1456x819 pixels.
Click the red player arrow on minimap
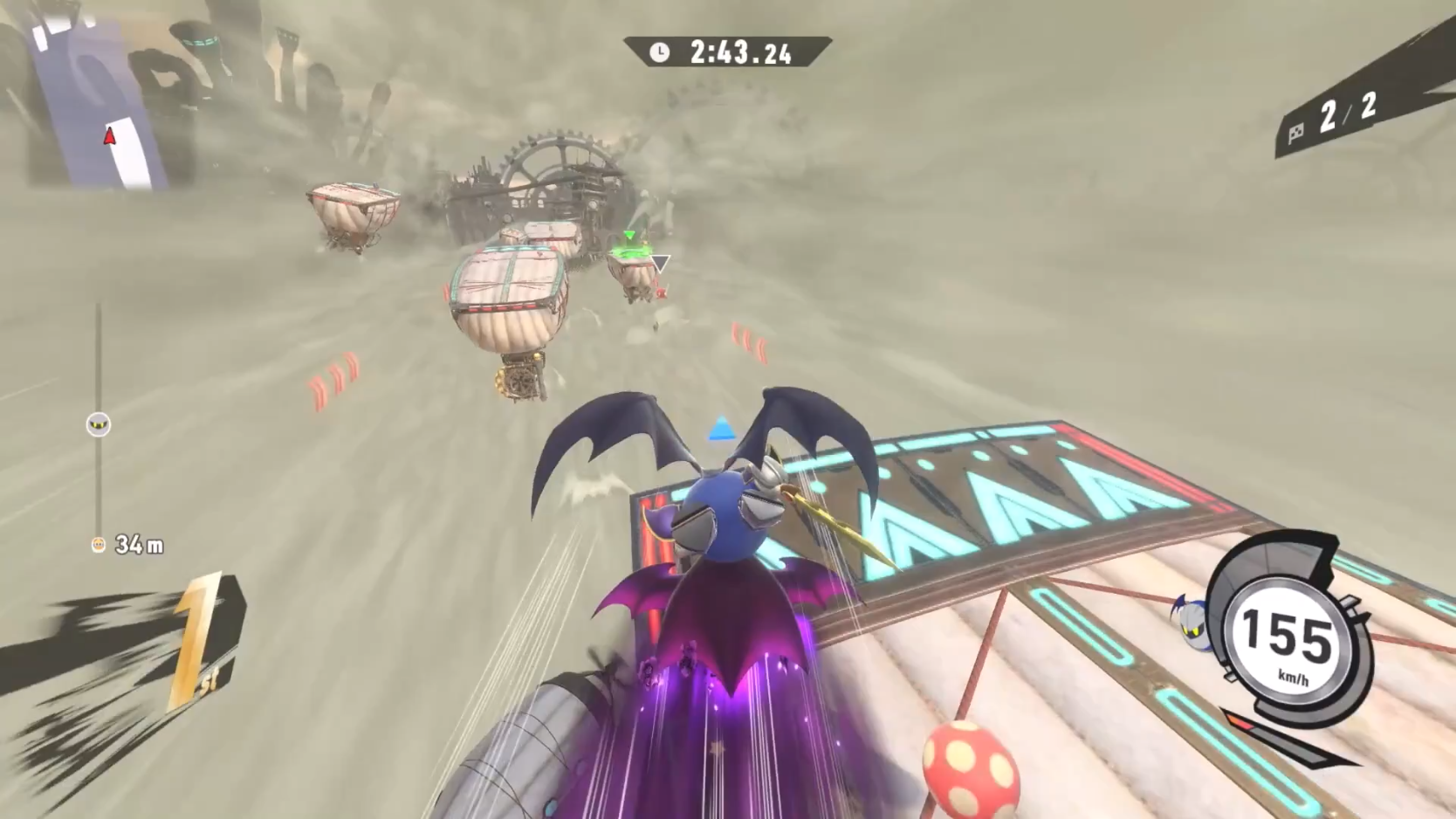click(x=110, y=135)
